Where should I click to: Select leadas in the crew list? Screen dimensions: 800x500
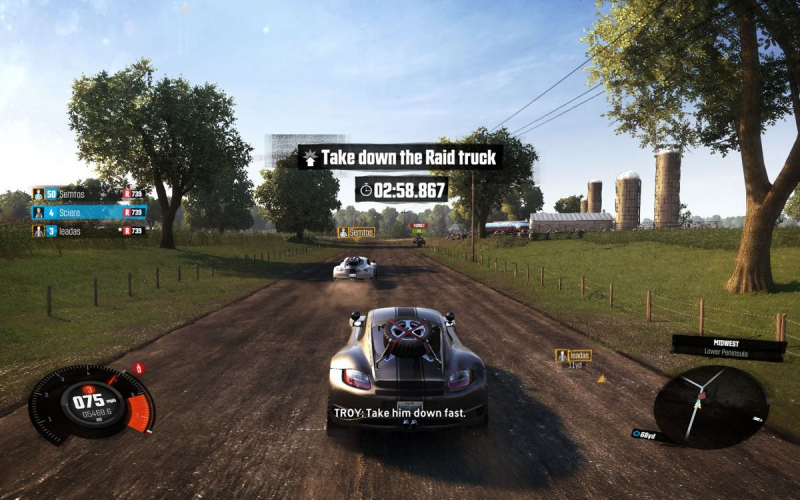88,231
